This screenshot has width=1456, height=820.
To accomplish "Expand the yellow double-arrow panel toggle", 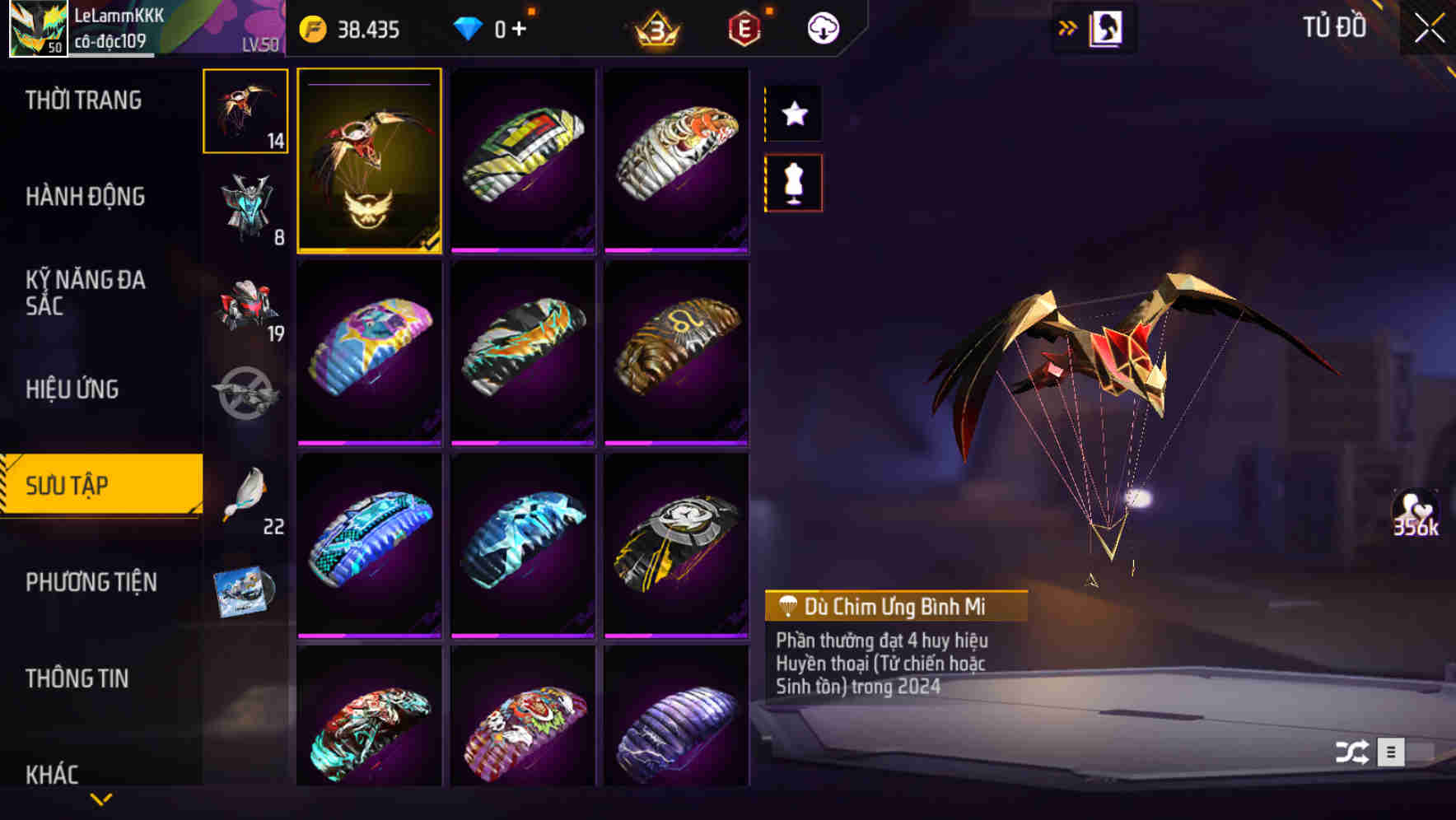I will pyautogui.click(x=1068, y=26).
